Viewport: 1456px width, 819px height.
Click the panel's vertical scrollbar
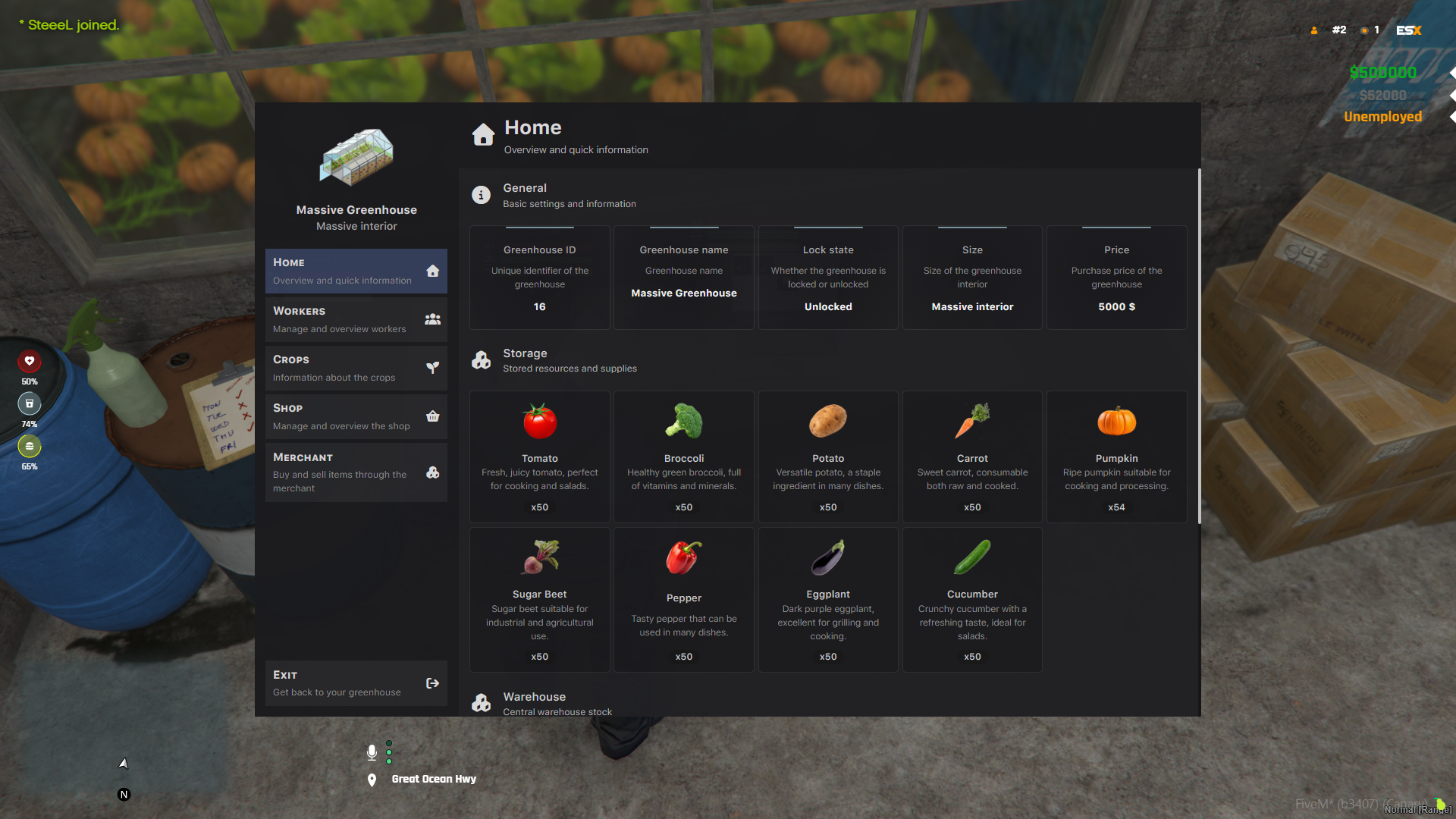tap(1199, 346)
